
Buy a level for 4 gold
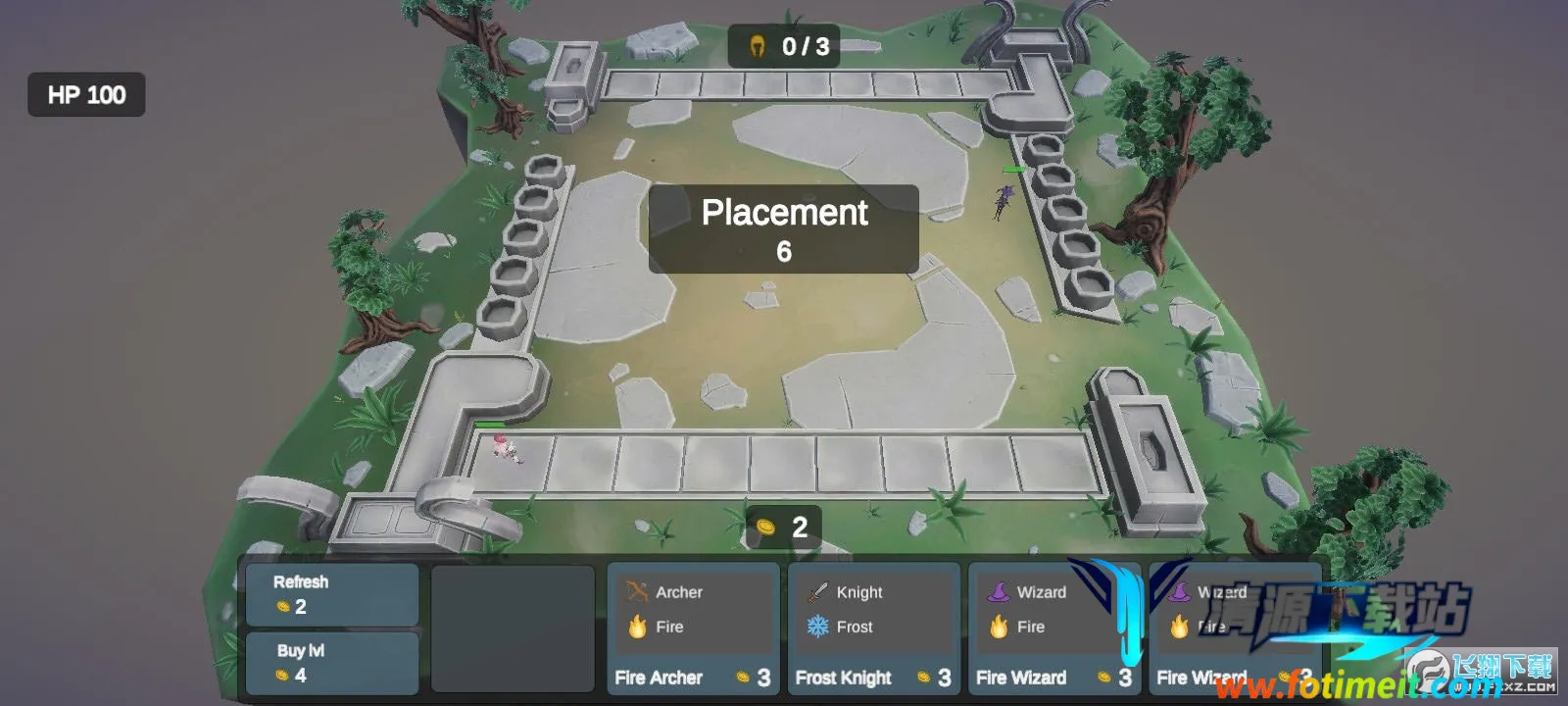coord(331,663)
